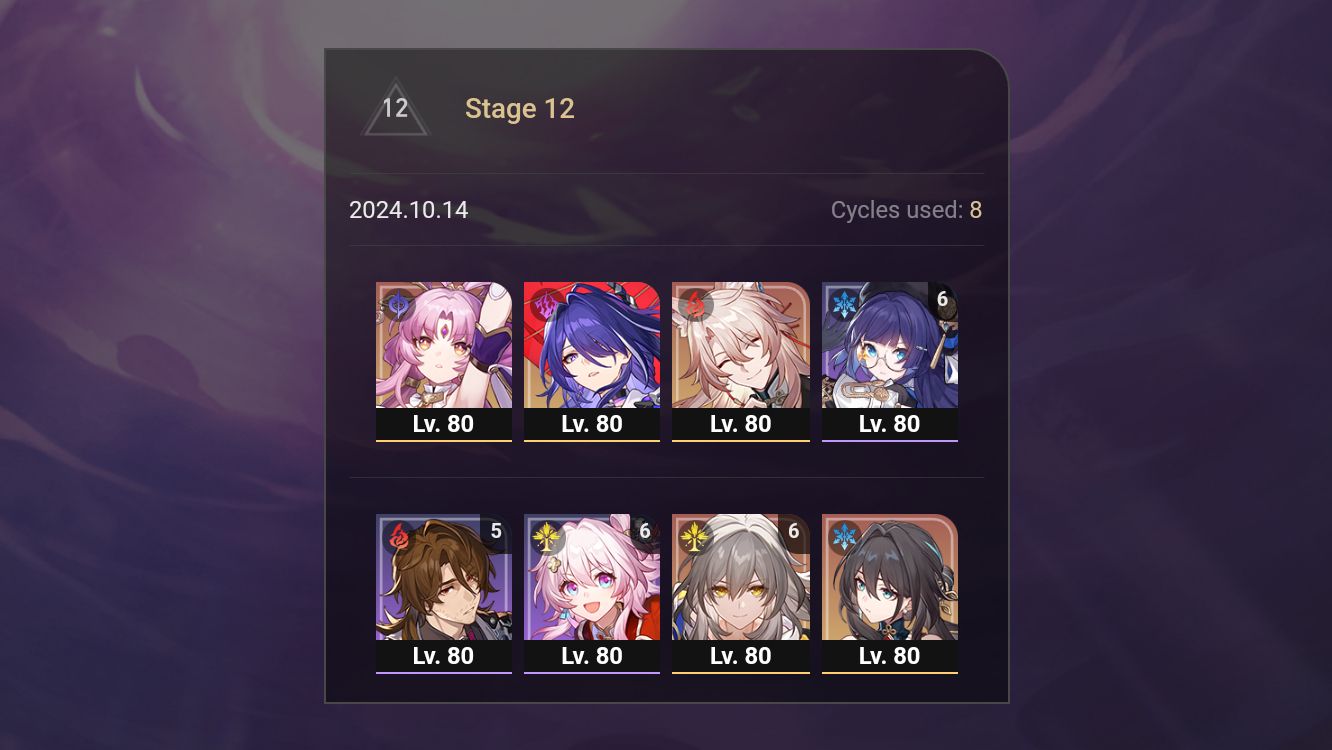
Task: Select Gallagher's Eidolon 5 badge
Action: pyautogui.click(x=497, y=532)
